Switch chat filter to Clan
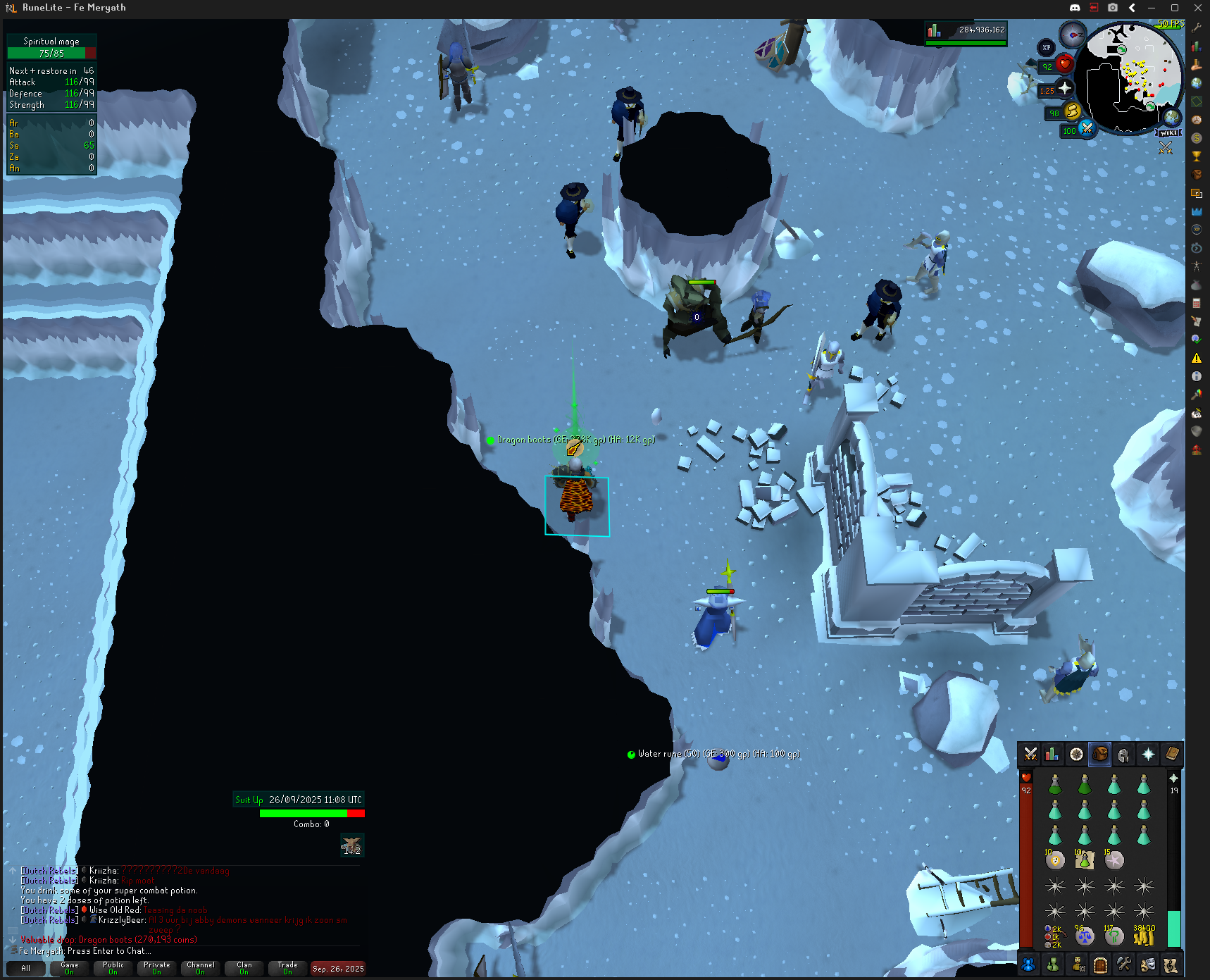 [x=244, y=968]
